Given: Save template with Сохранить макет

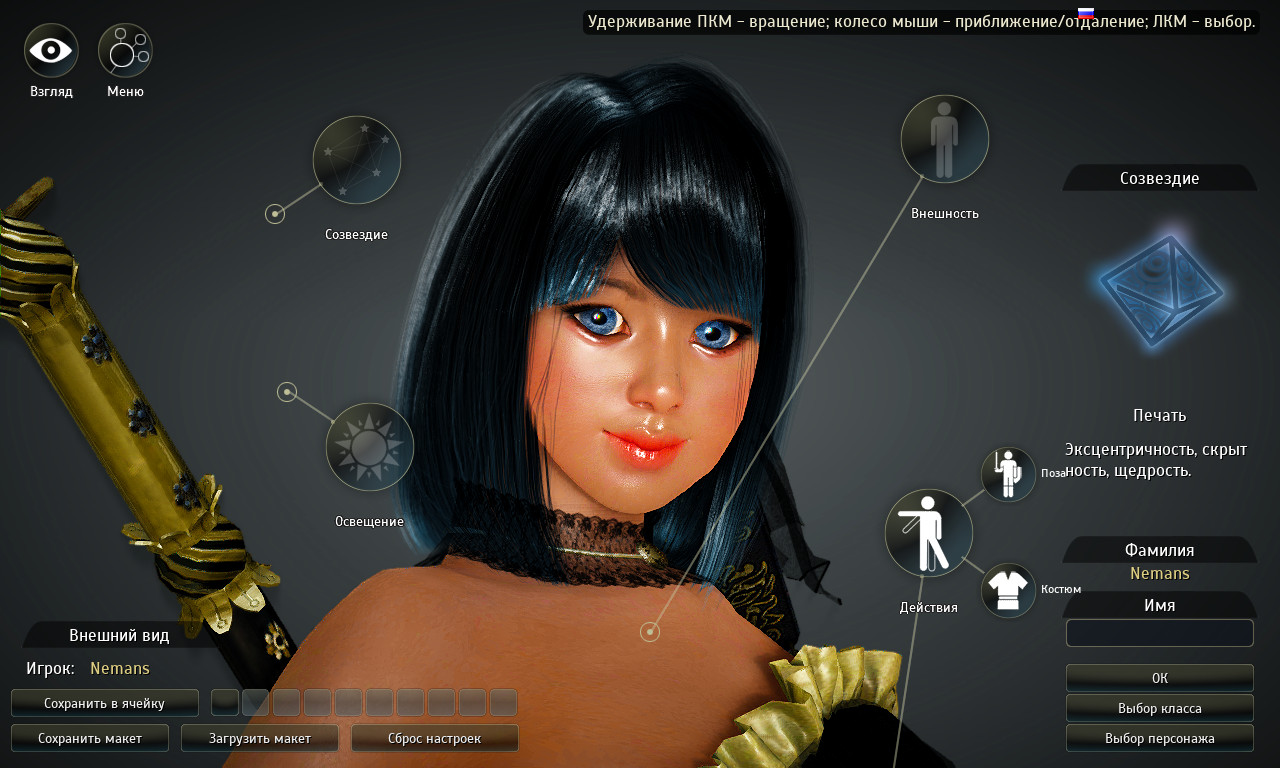Looking at the screenshot, I should pyautogui.click(x=90, y=738).
